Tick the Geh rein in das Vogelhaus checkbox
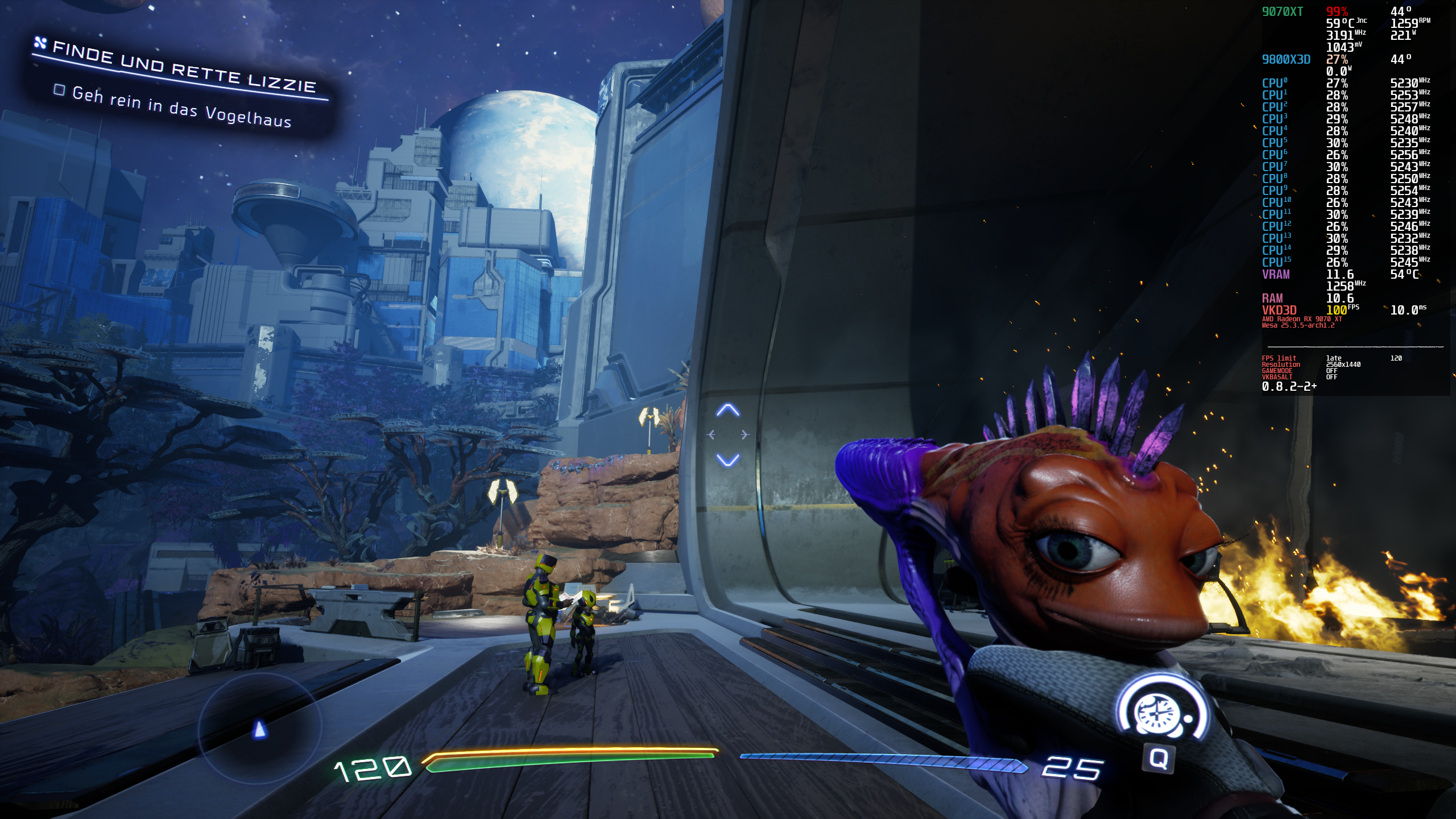This screenshot has height=819, width=1456. tap(59, 90)
